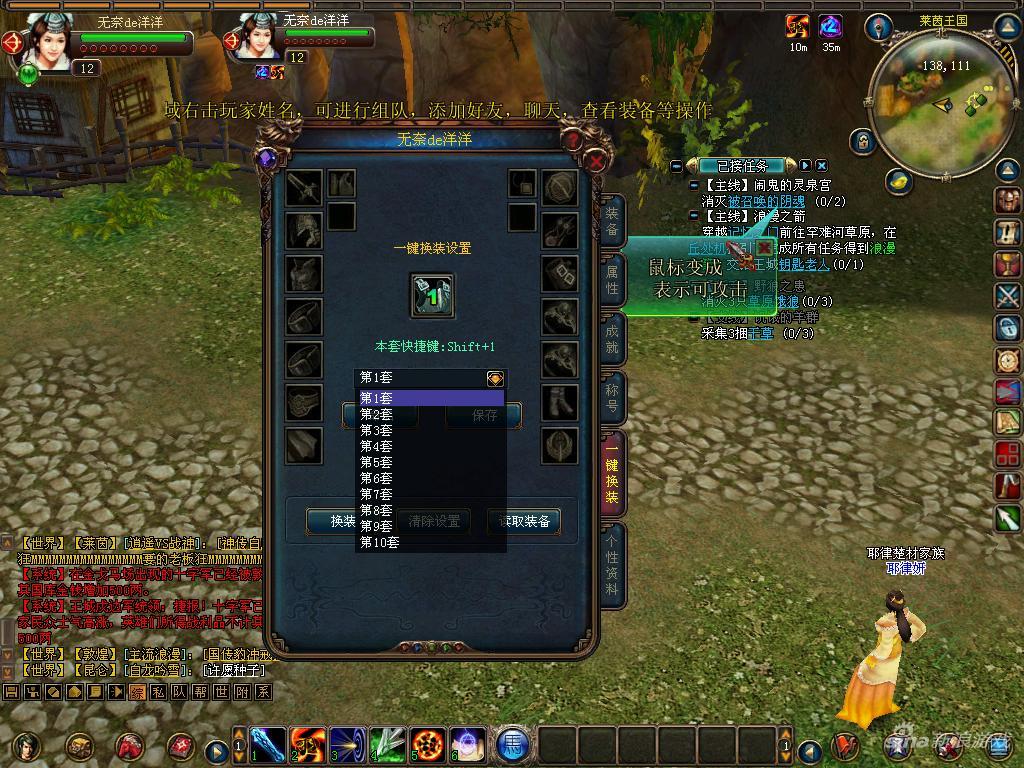Pick 第6套 in the outfit dropdown
This screenshot has width=1024, height=768.
point(377,478)
